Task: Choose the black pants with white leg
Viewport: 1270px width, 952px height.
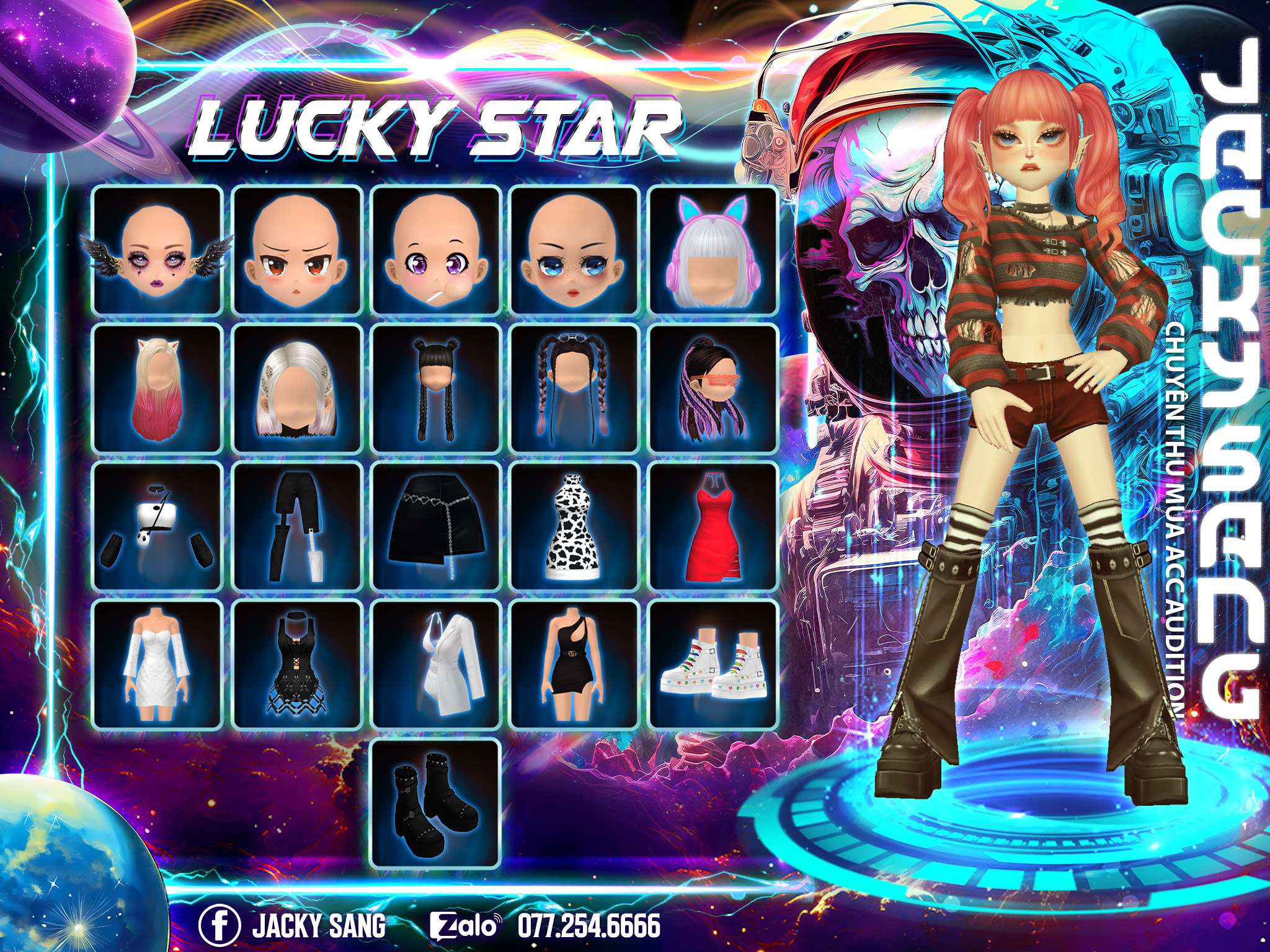Action: coord(297,526)
